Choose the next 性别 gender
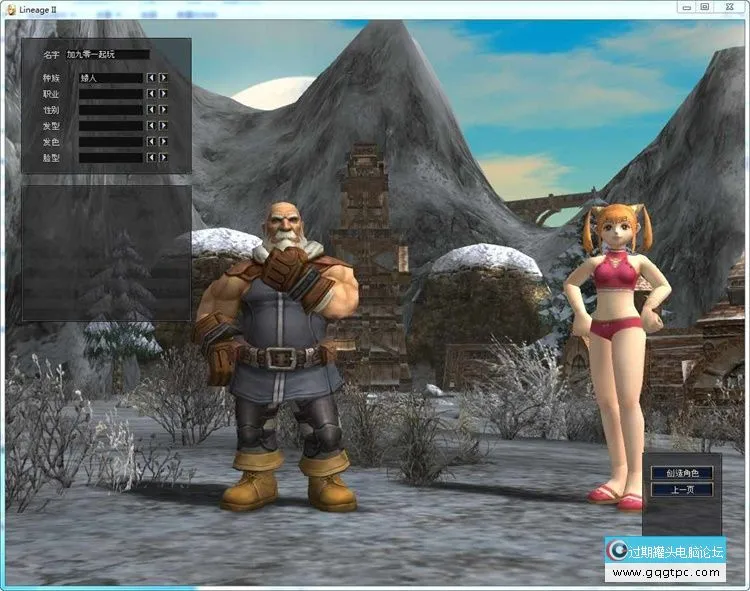Screen dimensions: 750x591 tap(164, 110)
